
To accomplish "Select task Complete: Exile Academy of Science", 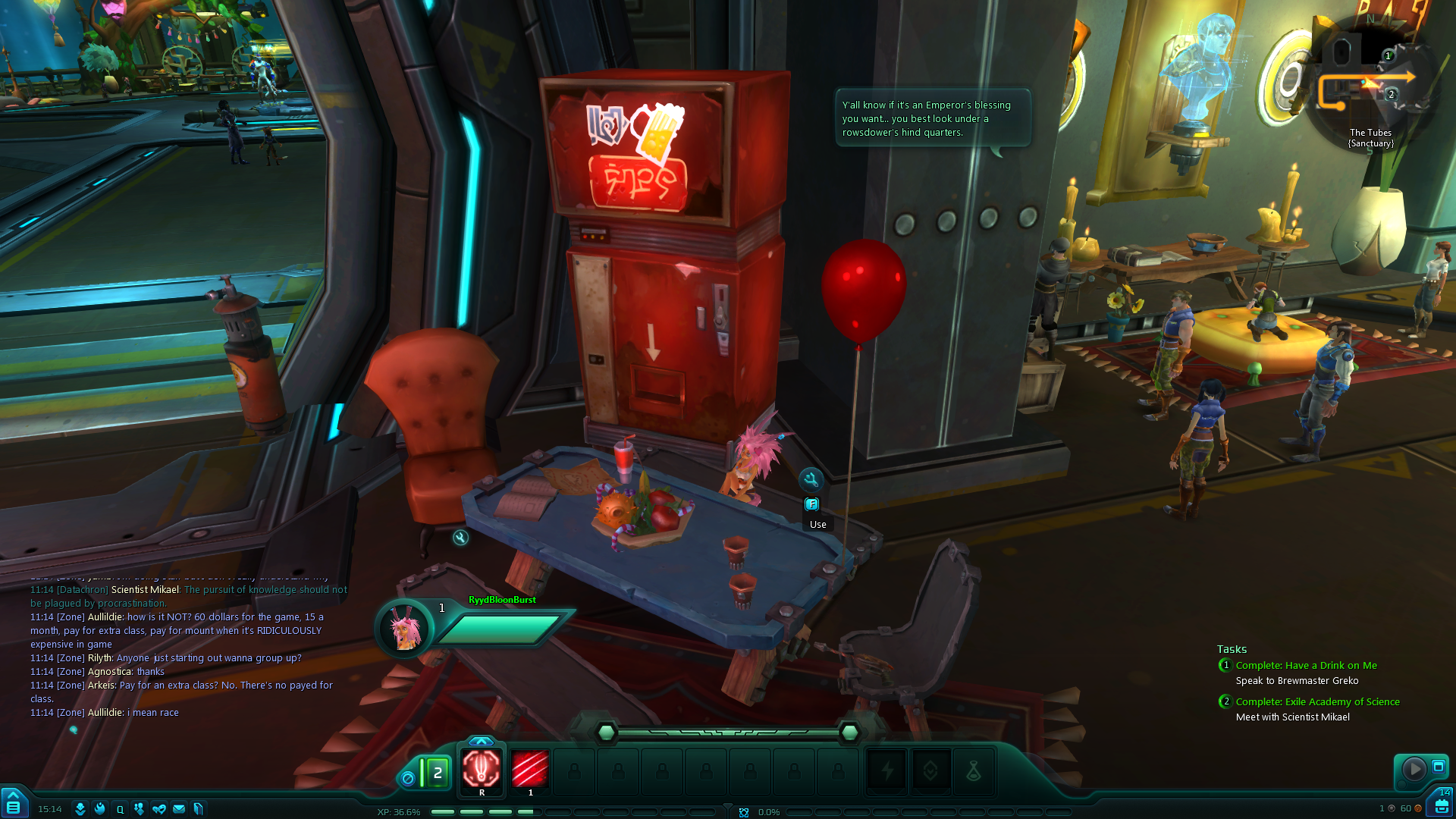I will (1317, 701).
